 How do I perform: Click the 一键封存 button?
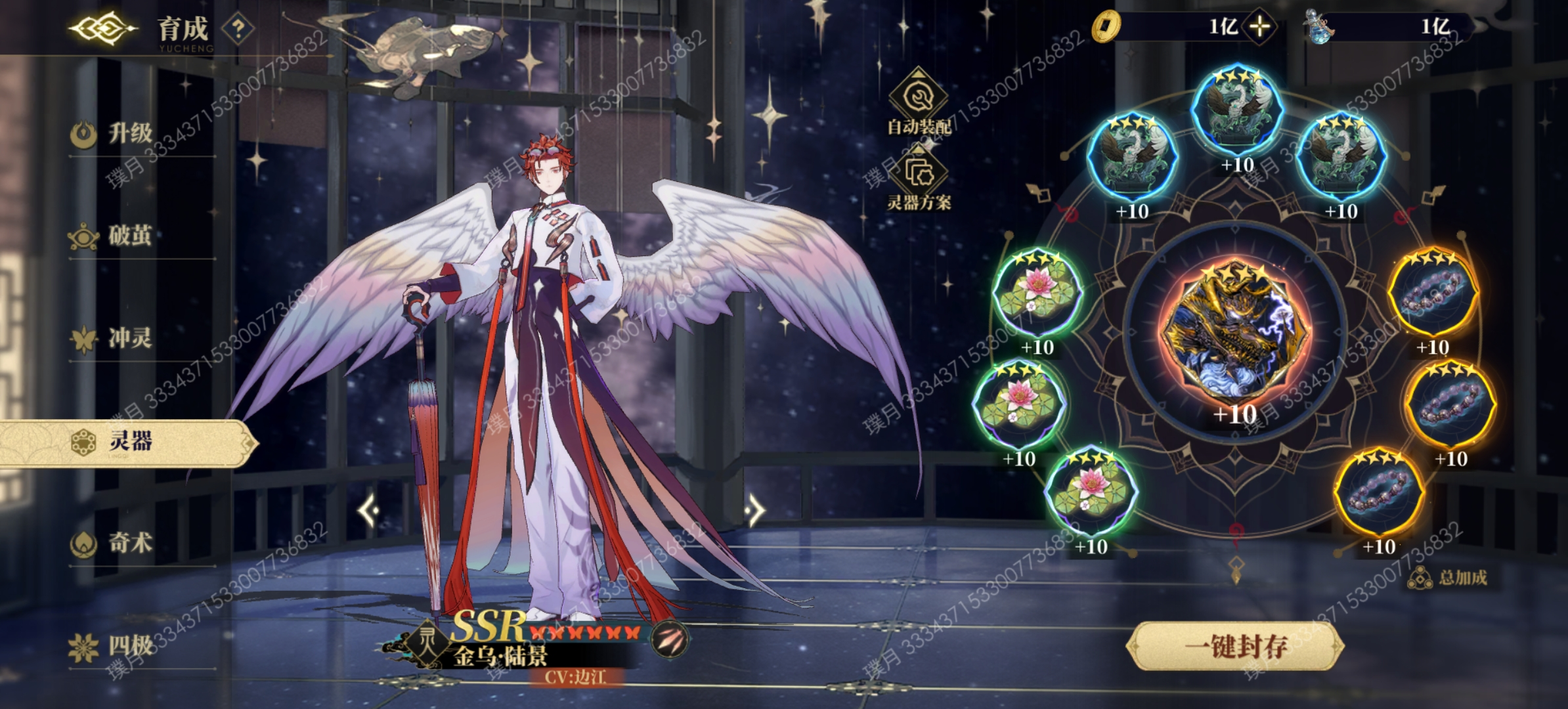click(1235, 647)
